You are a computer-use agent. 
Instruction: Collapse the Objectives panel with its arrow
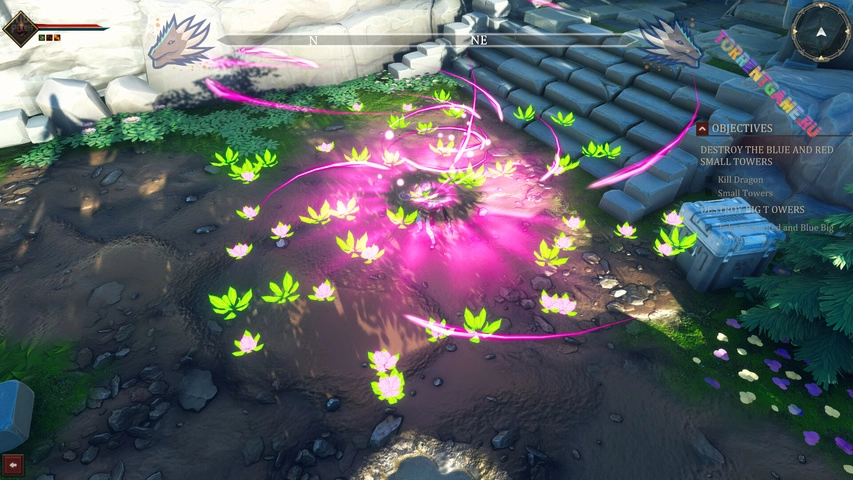pos(703,129)
